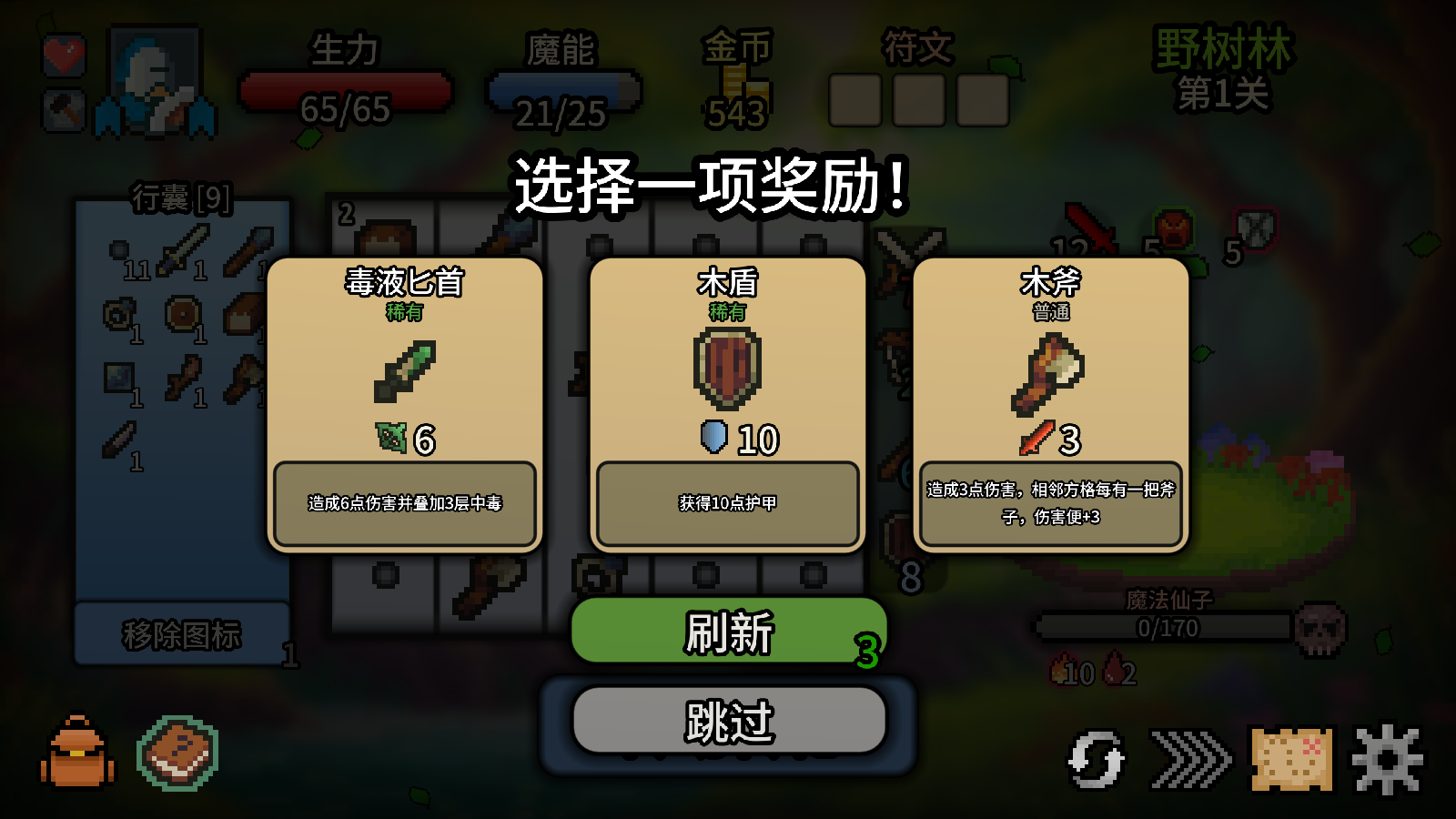Open settings with the gear icon
The width and height of the screenshot is (1456, 819).
1387,759
